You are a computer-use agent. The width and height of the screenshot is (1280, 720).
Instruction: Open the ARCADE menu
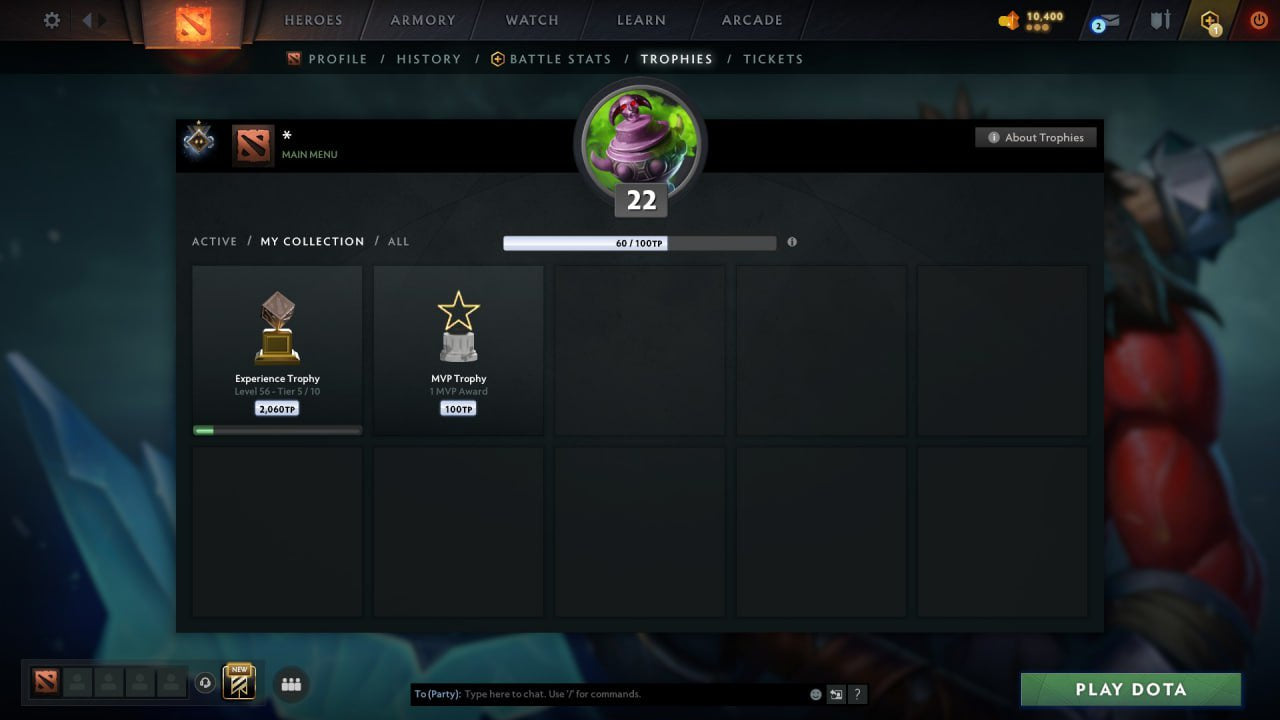click(x=751, y=20)
